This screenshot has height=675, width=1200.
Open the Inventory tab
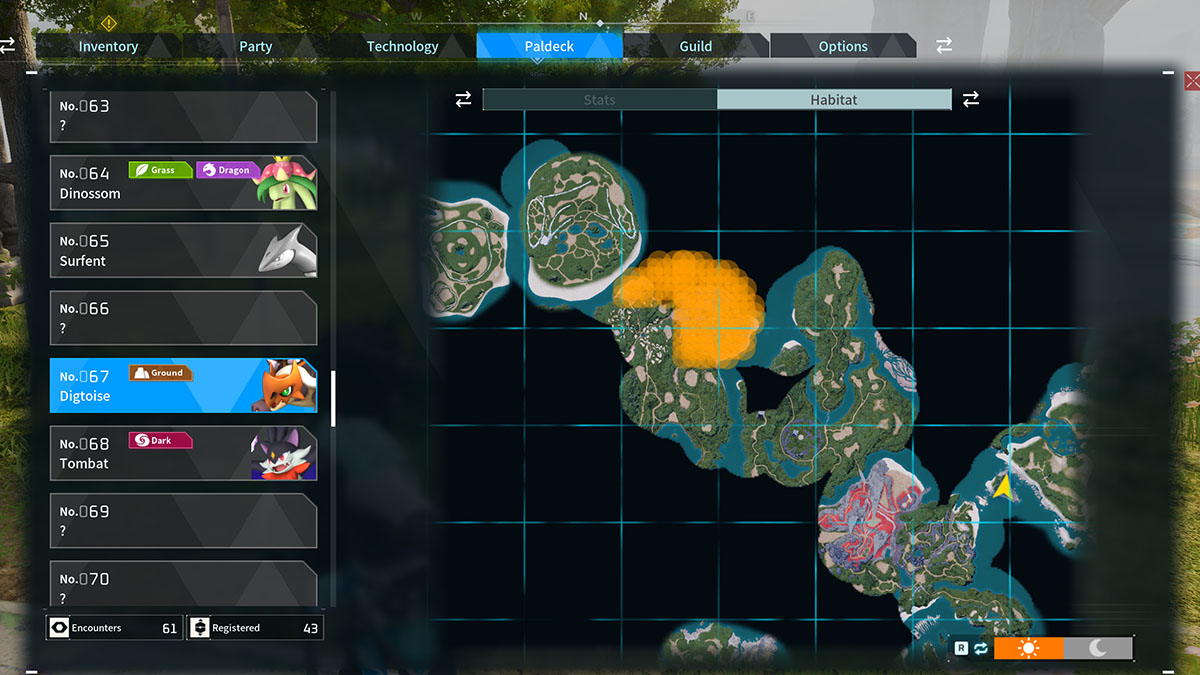click(x=108, y=46)
